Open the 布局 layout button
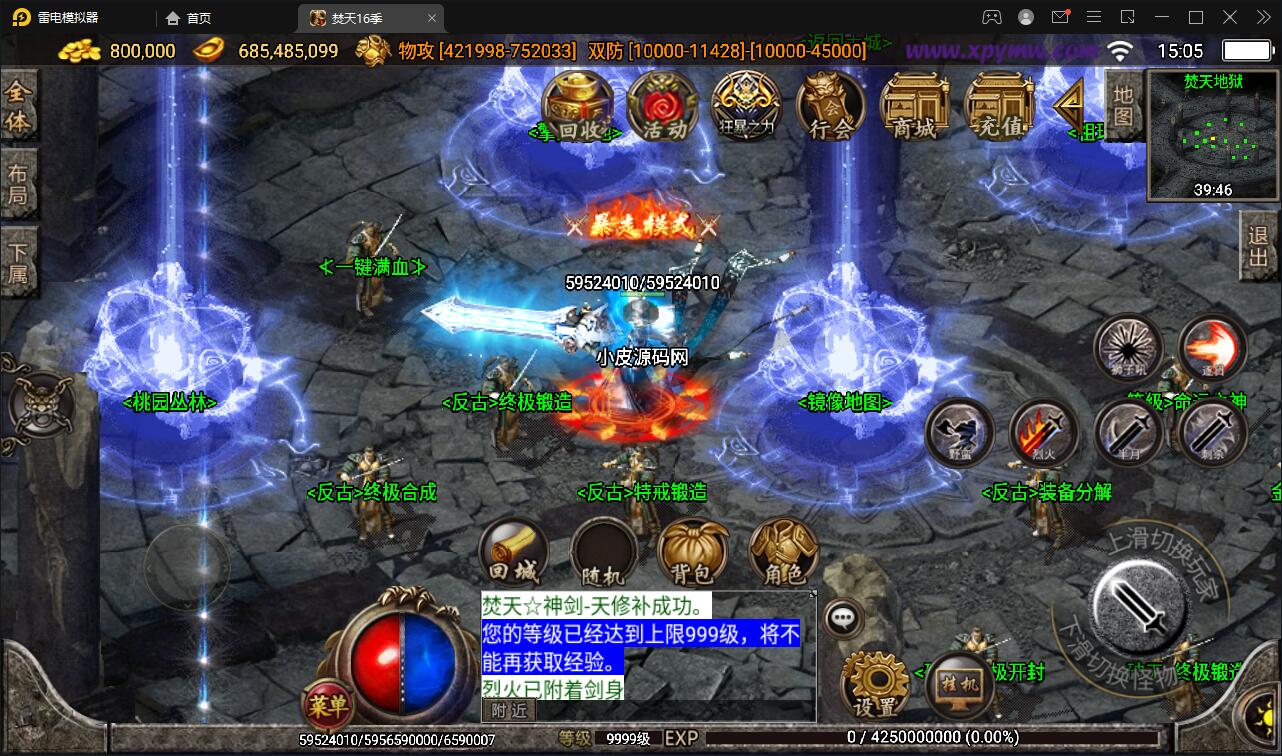This screenshot has height=756, width=1282. pyautogui.click(x=18, y=183)
